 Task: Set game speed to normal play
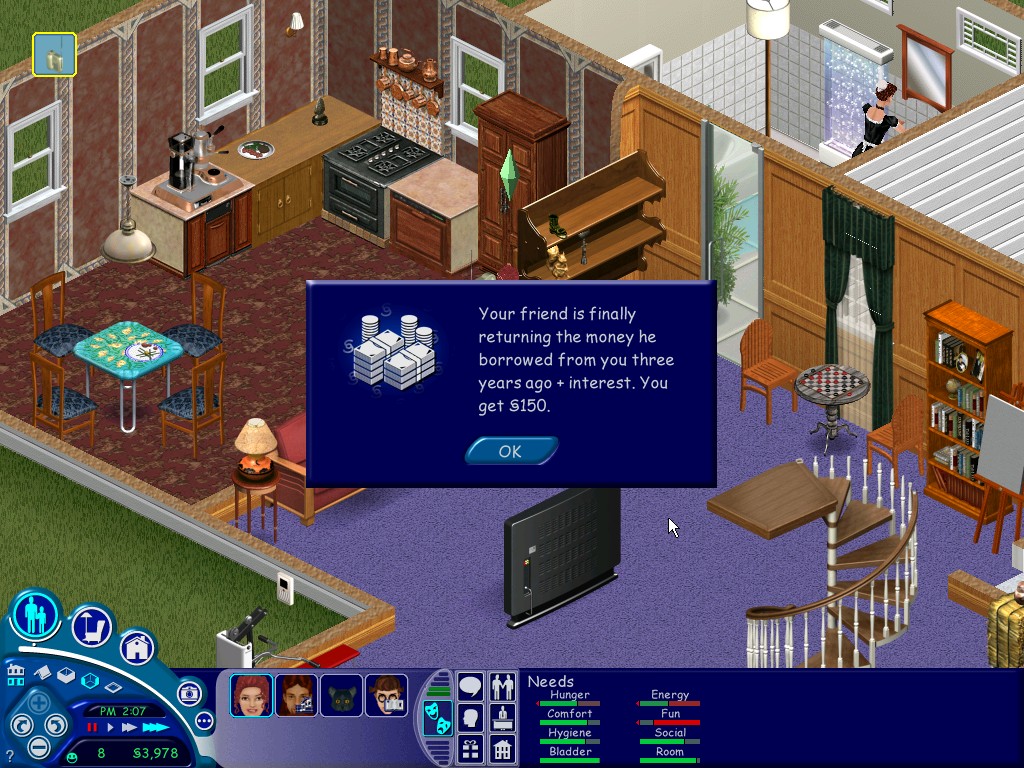click(x=111, y=727)
